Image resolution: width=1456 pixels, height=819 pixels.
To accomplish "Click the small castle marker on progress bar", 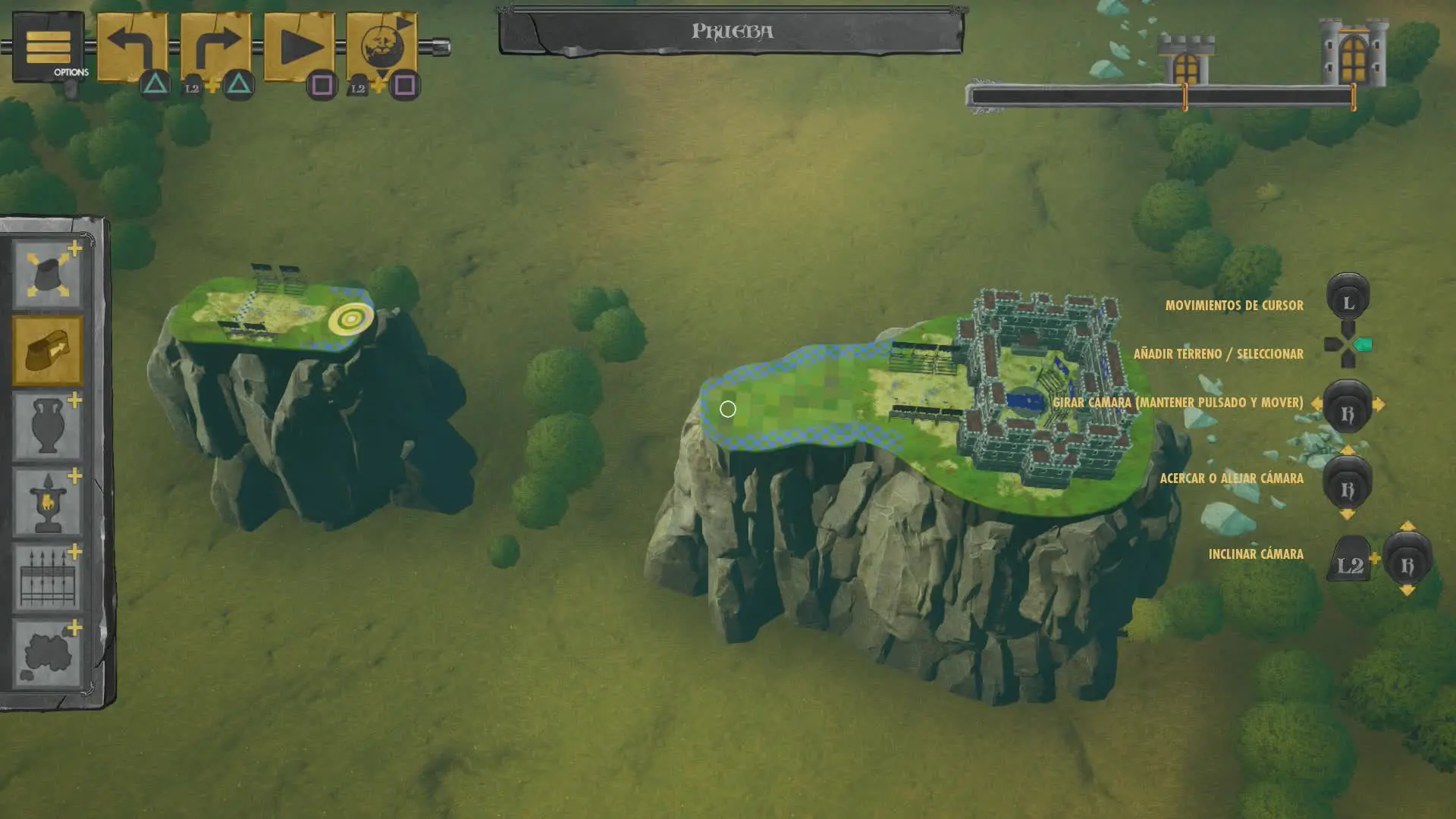I will 1186,61.
